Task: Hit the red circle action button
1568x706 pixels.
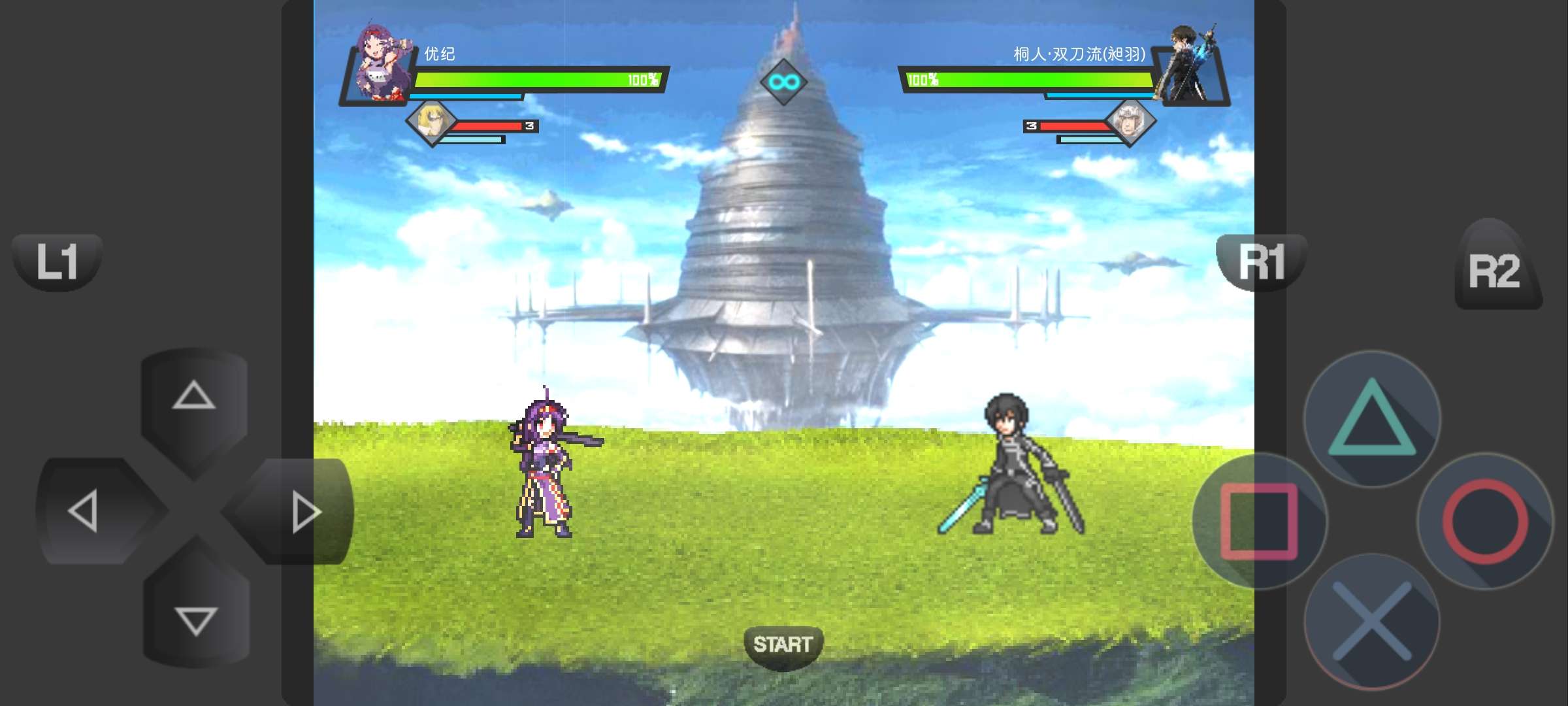Action: (1484, 521)
